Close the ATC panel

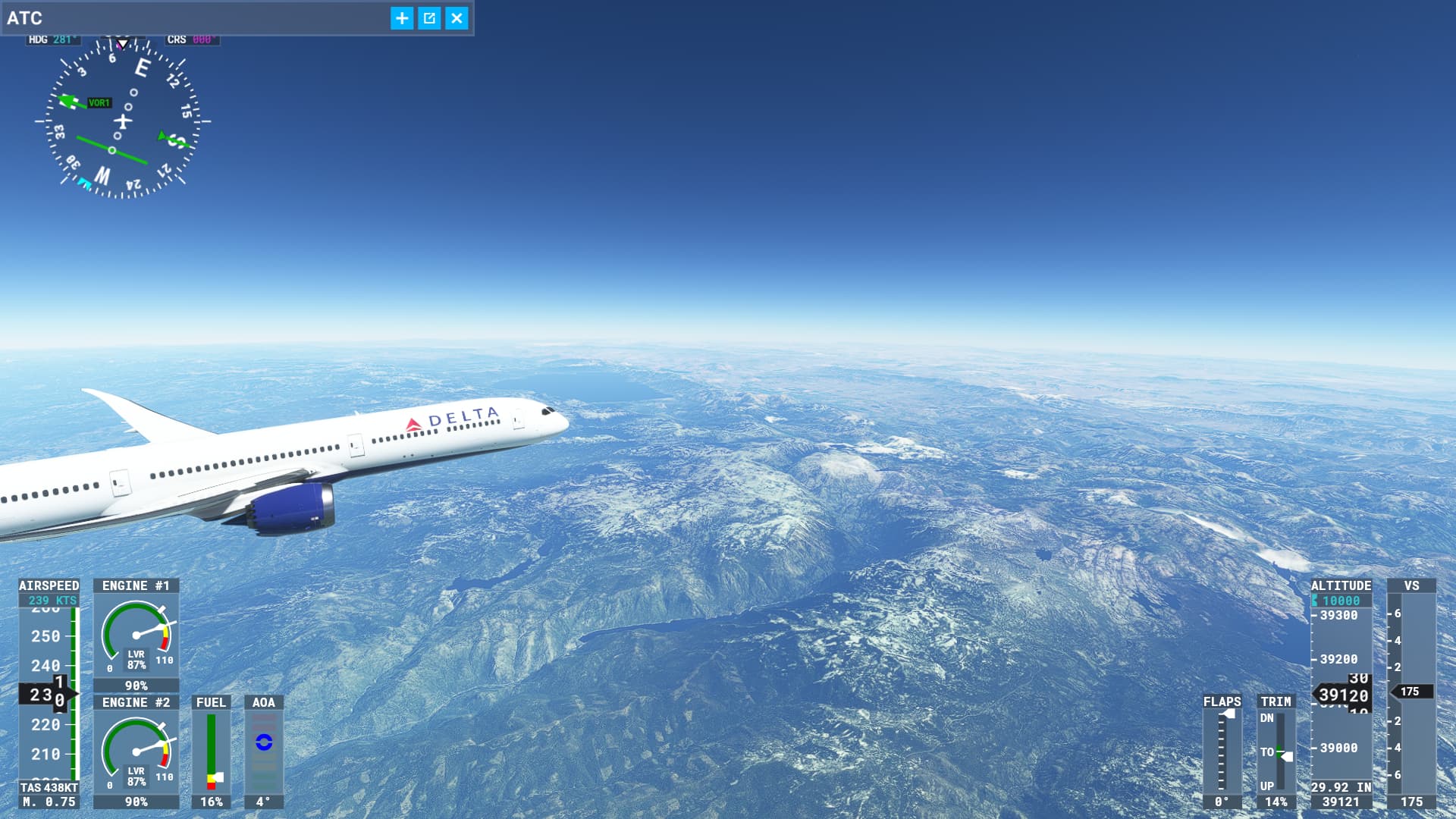pyautogui.click(x=457, y=18)
